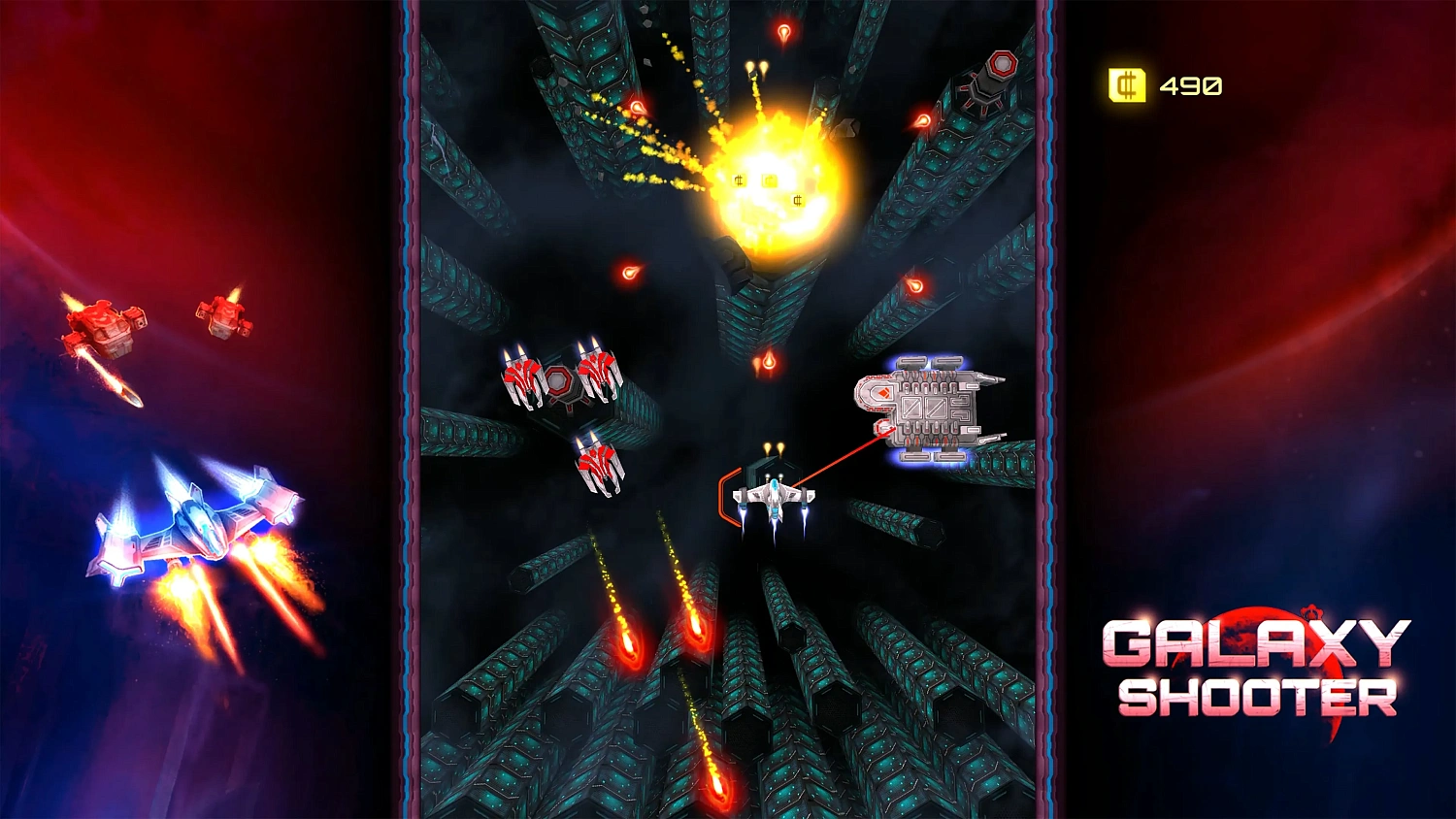Select the hexagonal turret between the spider enemies
The width and height of the screenshot is (1456, 819).
click(559, 382)
